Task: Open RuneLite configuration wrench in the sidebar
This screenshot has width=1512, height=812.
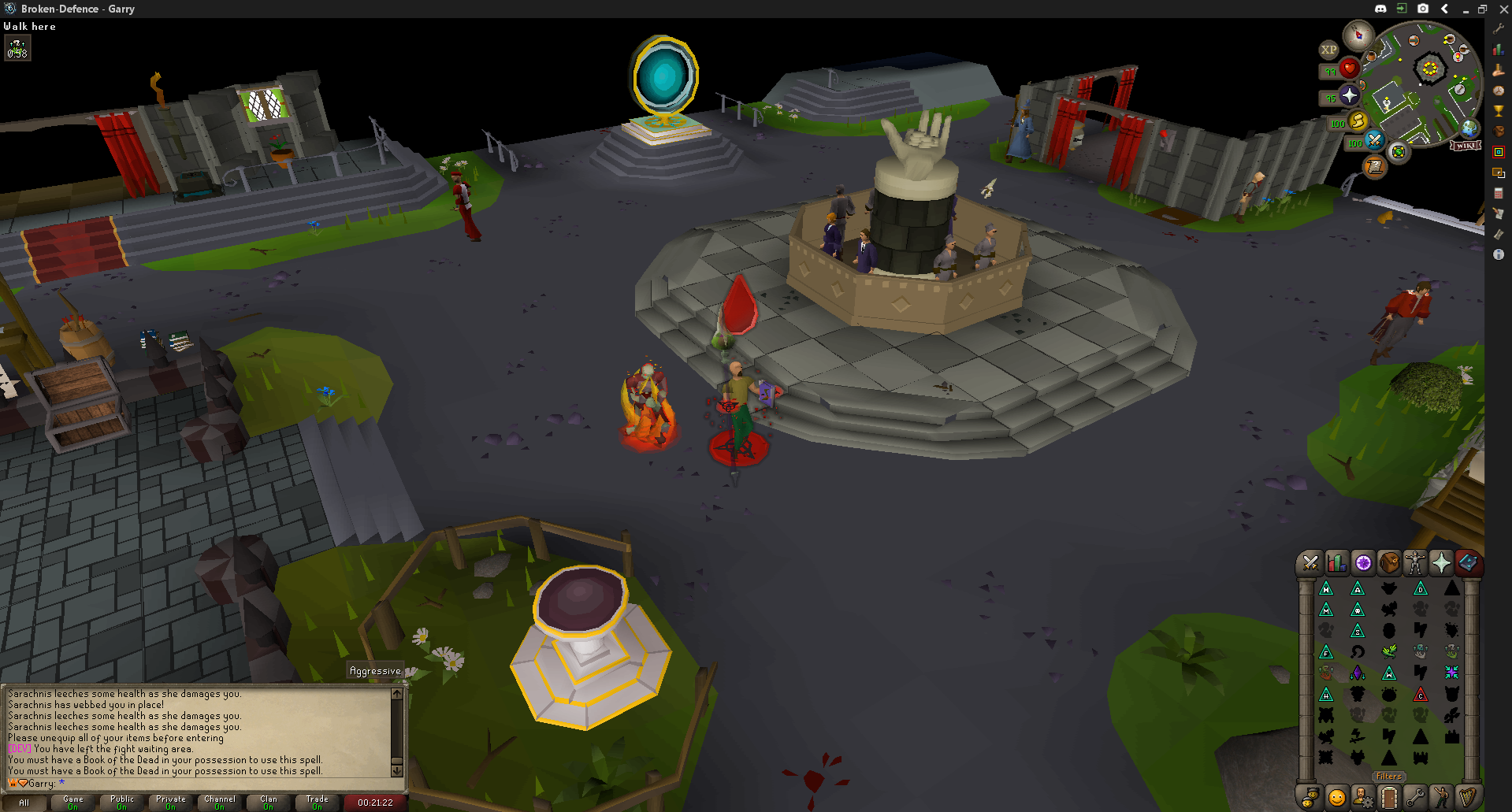Action: 1498,29
